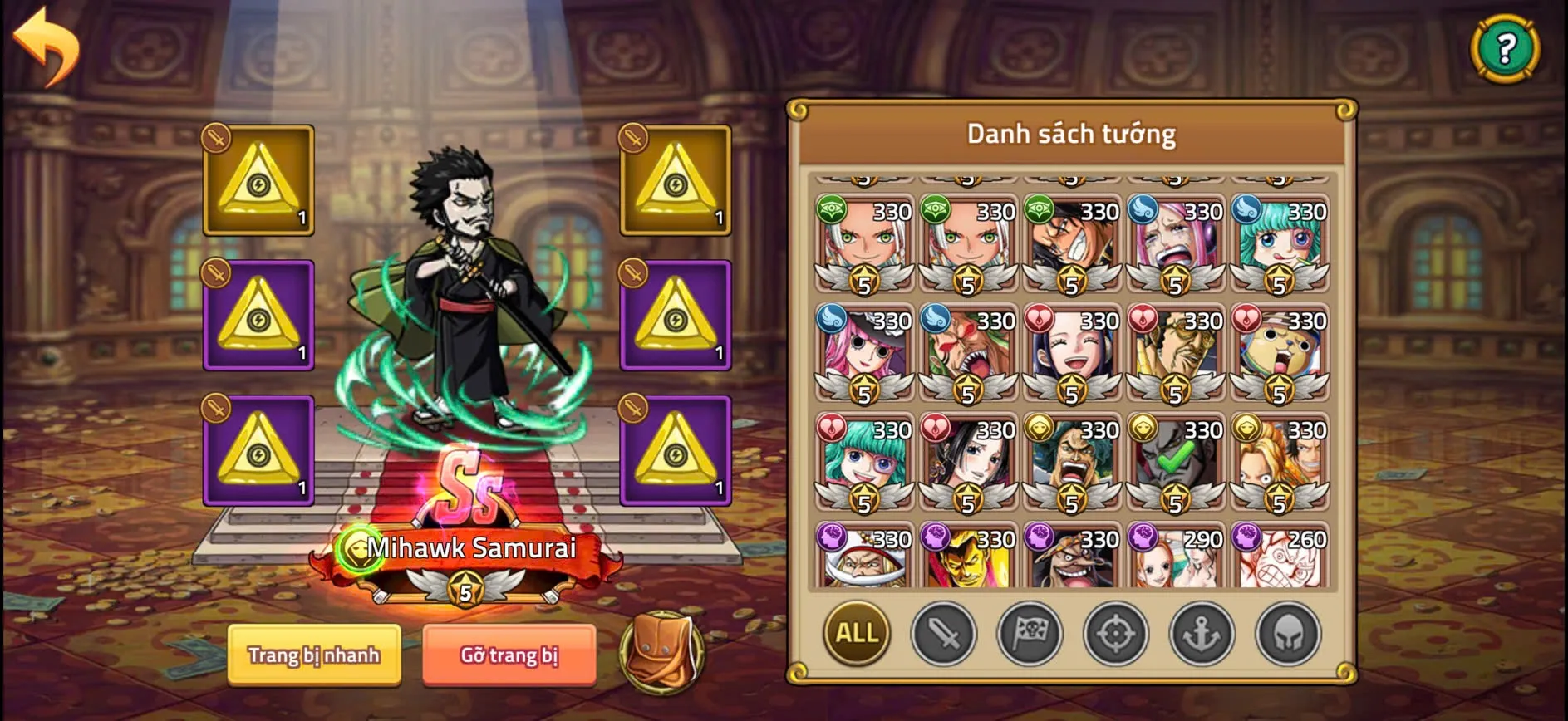Filter heroes by the pirate flag icon

1030,633
